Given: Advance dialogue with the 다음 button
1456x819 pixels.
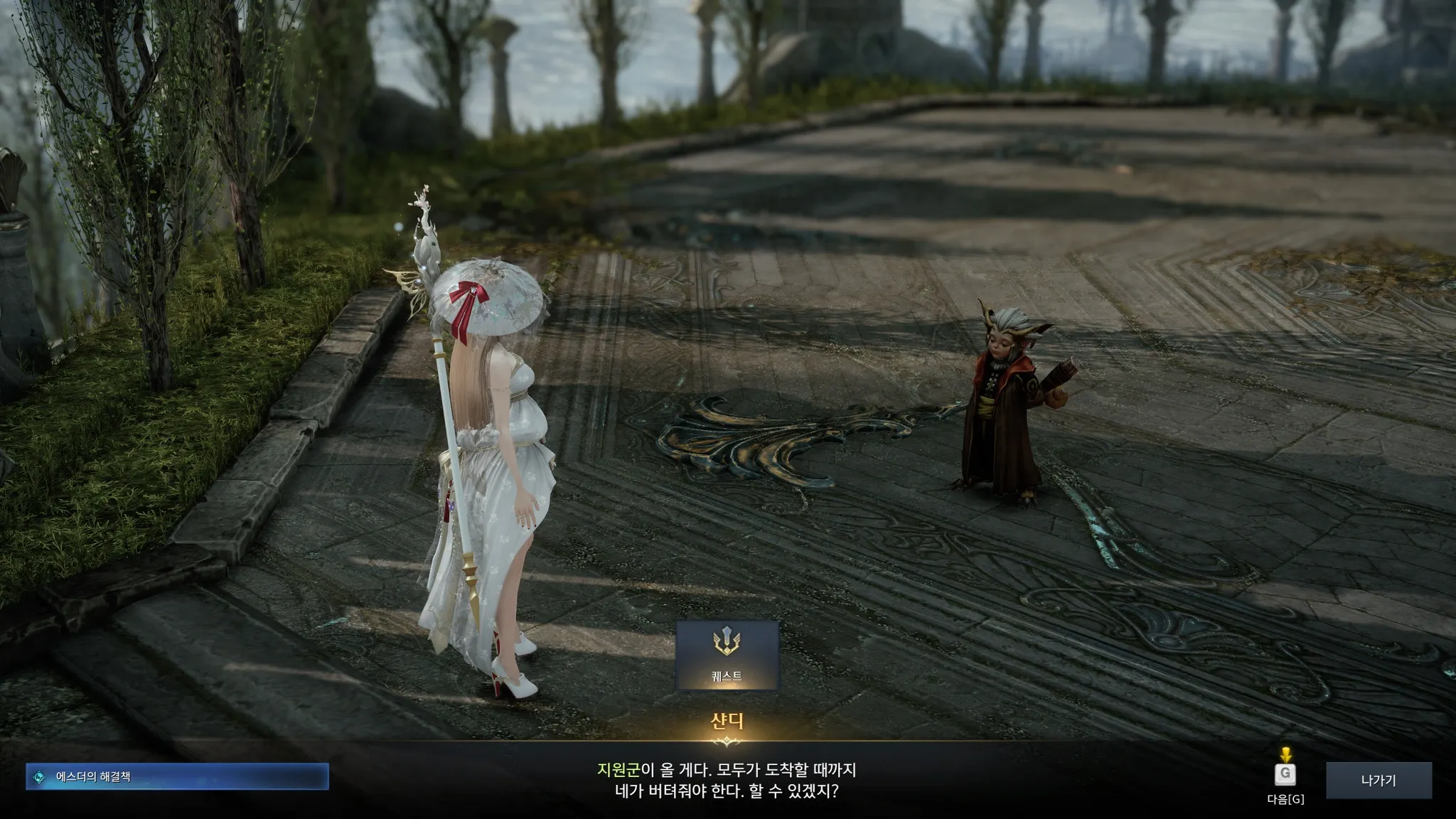Looking at the screenshot, I should click(1285, 775).
